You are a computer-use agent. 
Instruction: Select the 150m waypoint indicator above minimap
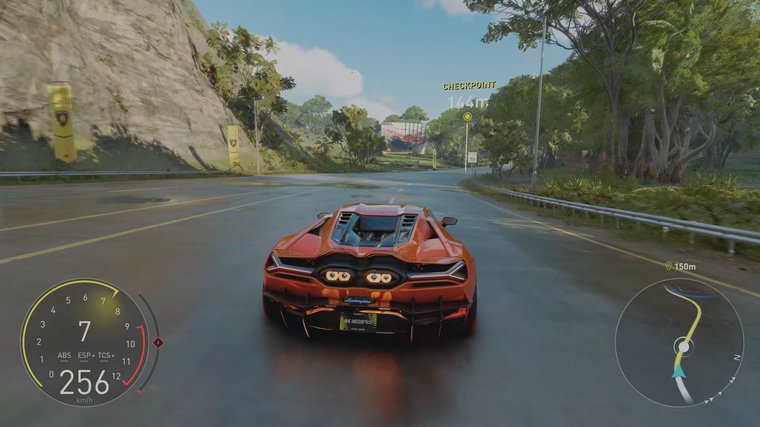[x=680, y=266]
